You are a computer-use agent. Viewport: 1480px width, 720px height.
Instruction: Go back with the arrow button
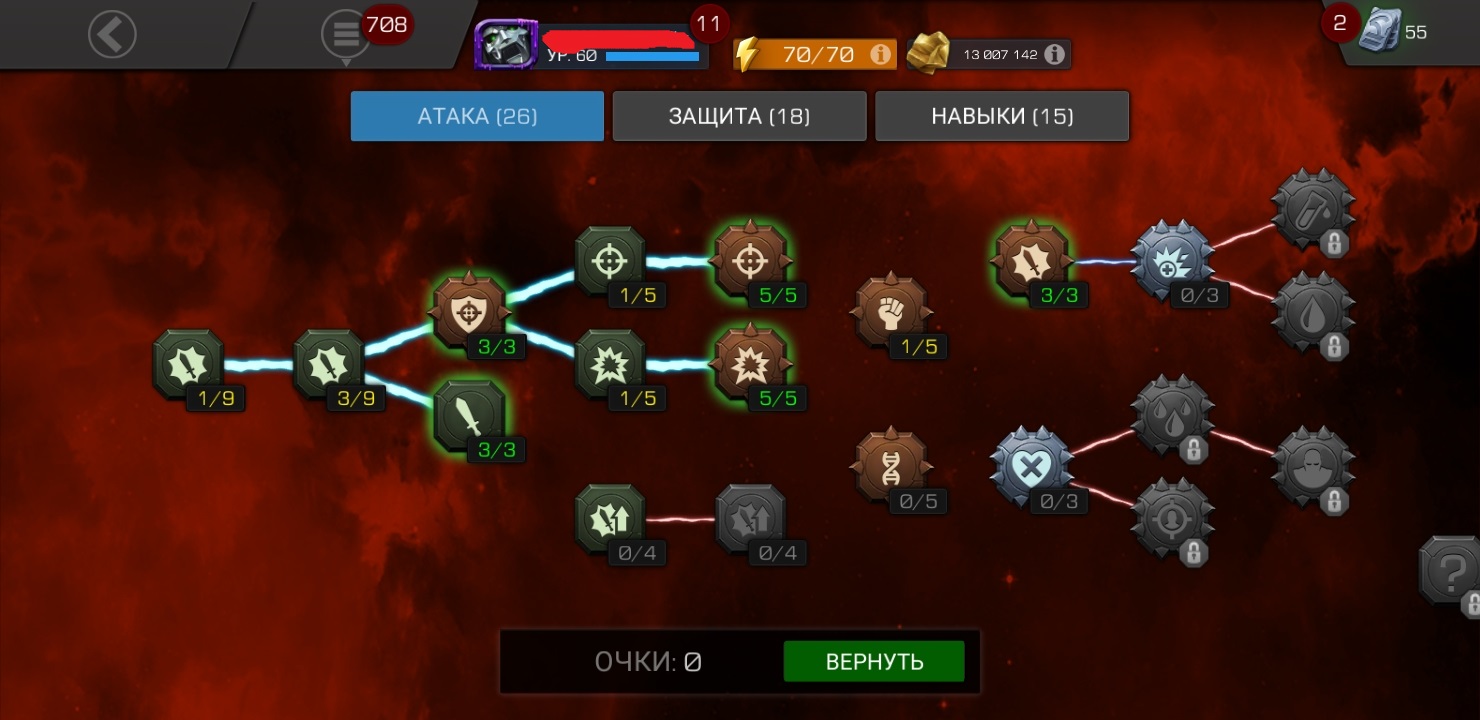point(112,35)
